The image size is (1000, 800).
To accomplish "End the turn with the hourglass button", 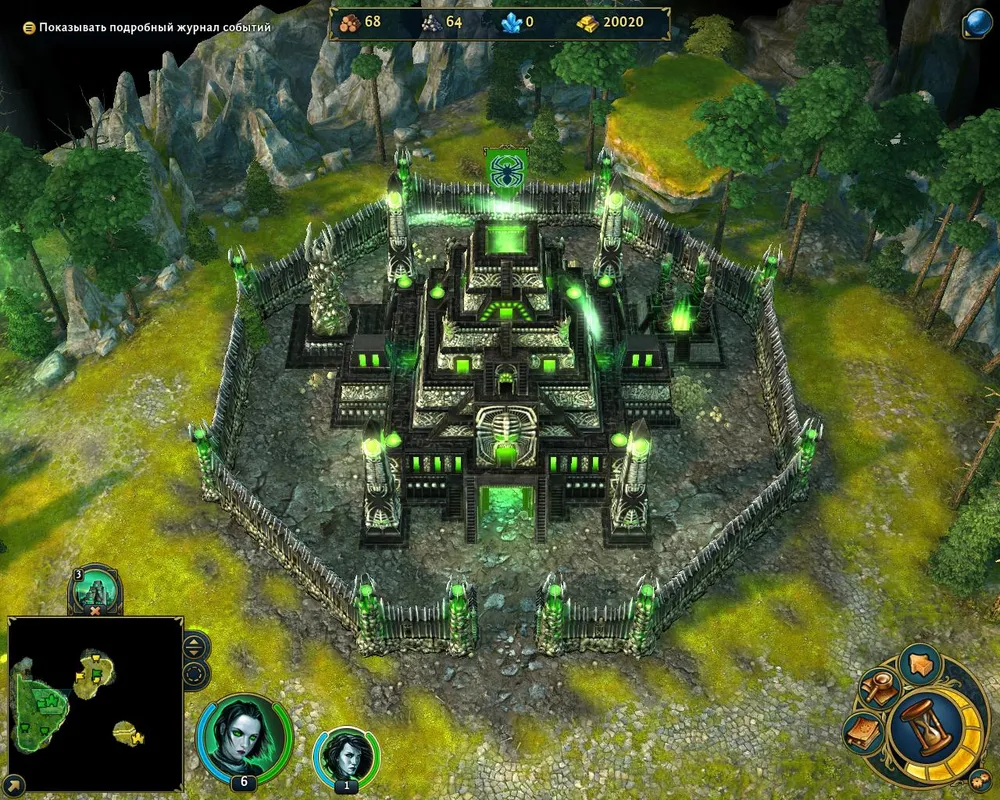I will pyautogui.click(x=931, y=723).
